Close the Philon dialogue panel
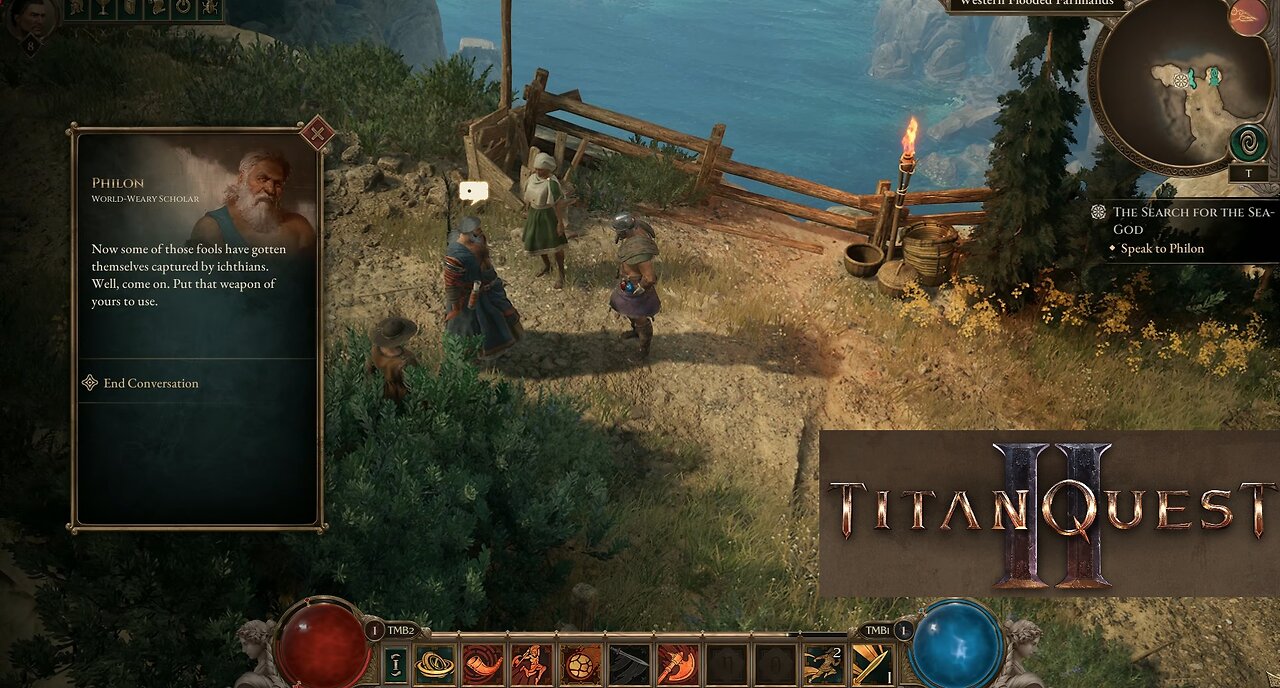 317,133
